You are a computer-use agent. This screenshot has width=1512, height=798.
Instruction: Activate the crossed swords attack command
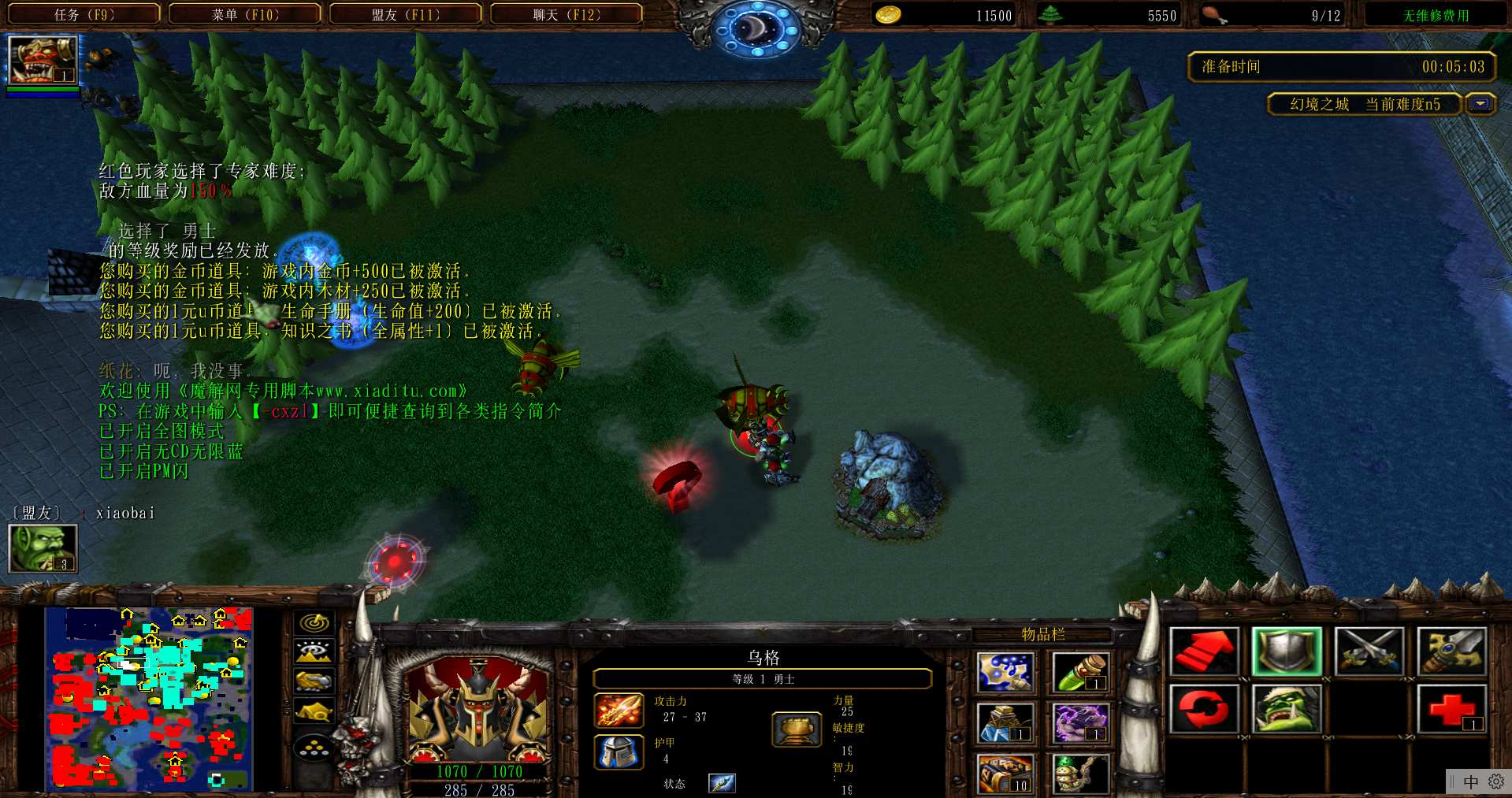pyautogui.click(x=1369, y=651)
